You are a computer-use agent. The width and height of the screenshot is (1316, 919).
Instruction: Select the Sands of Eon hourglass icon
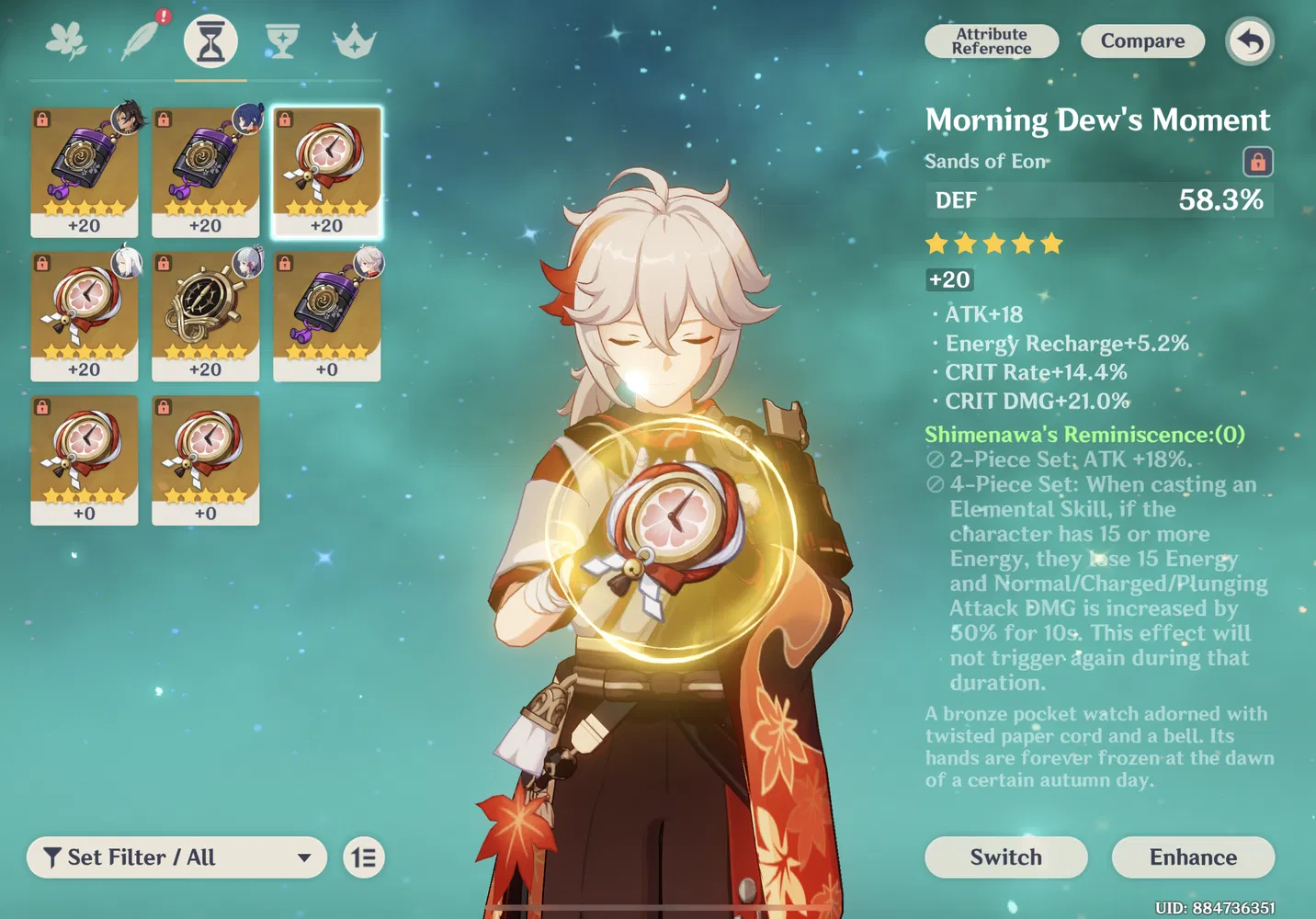point(210,40)
